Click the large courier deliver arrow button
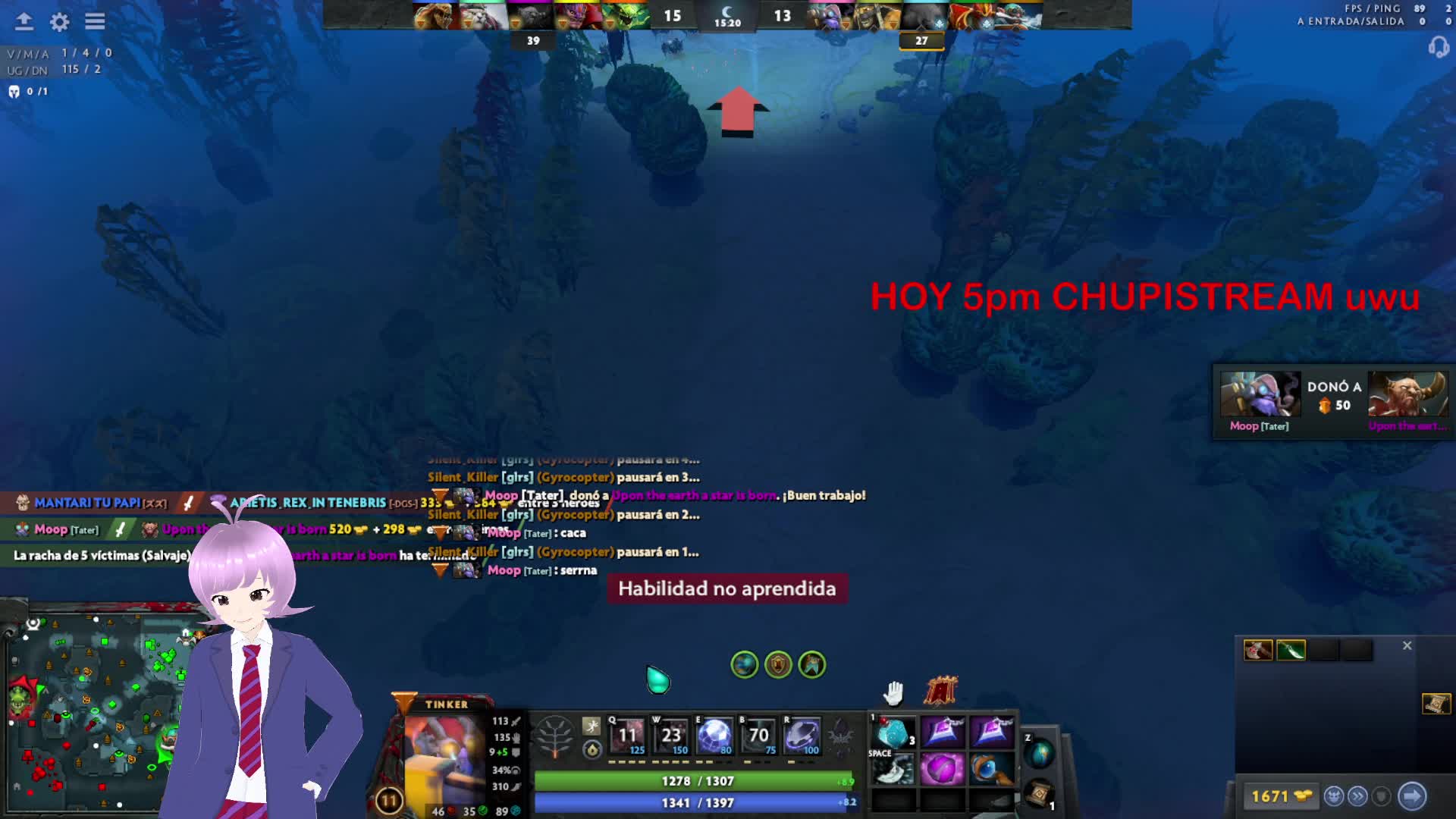Screen dimensions: 1456x819 coord(1412,796)
